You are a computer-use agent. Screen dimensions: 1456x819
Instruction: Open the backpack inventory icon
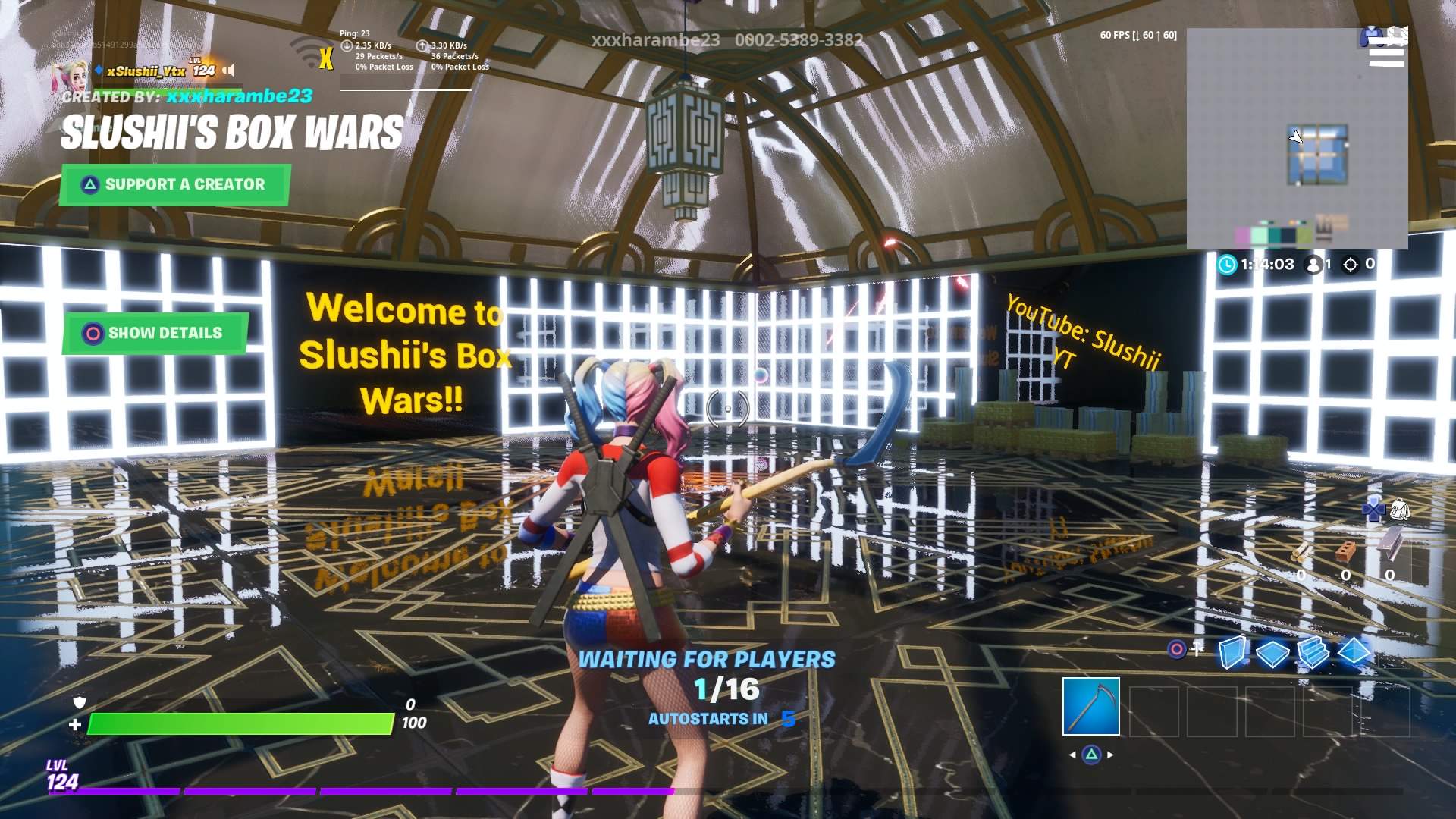(1400, 510)
